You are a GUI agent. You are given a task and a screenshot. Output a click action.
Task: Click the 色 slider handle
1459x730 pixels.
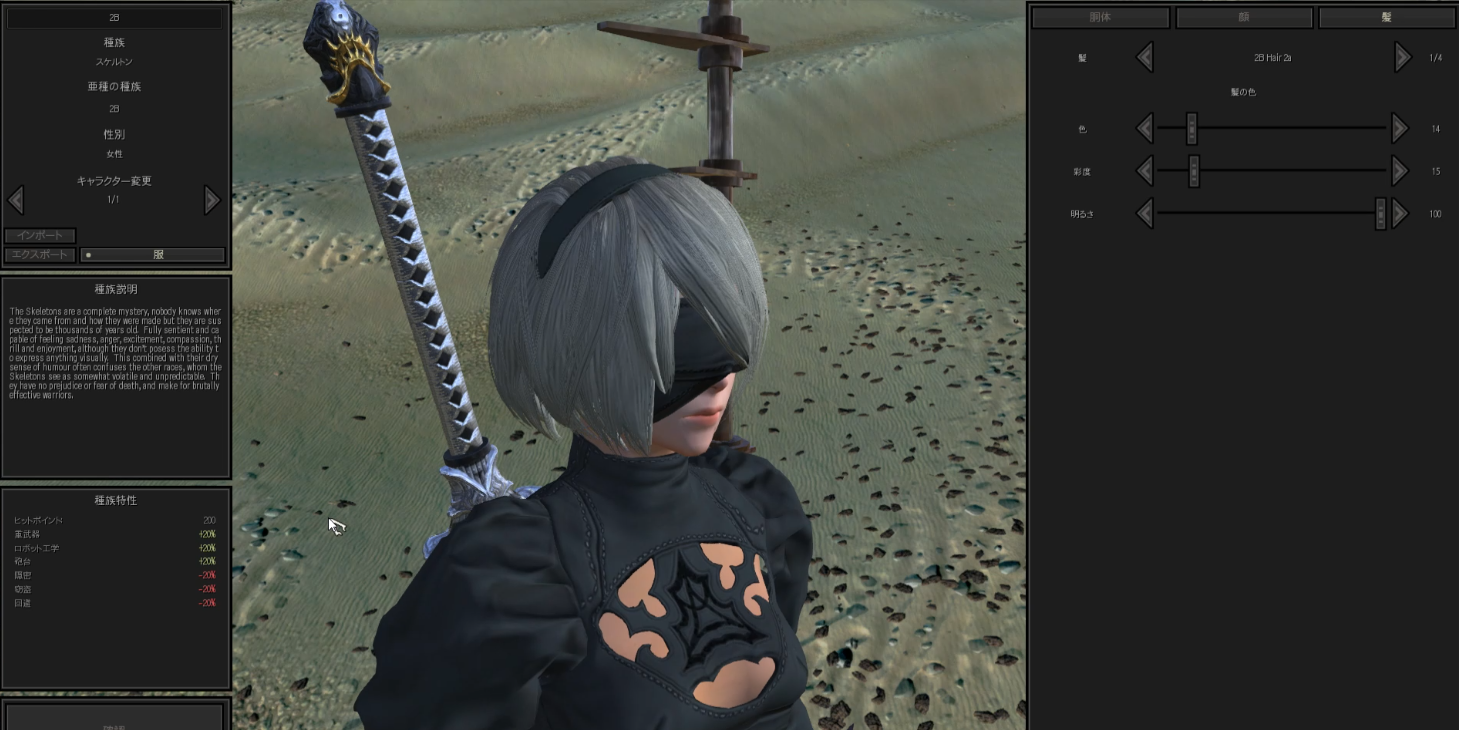tap(1191, 128)
